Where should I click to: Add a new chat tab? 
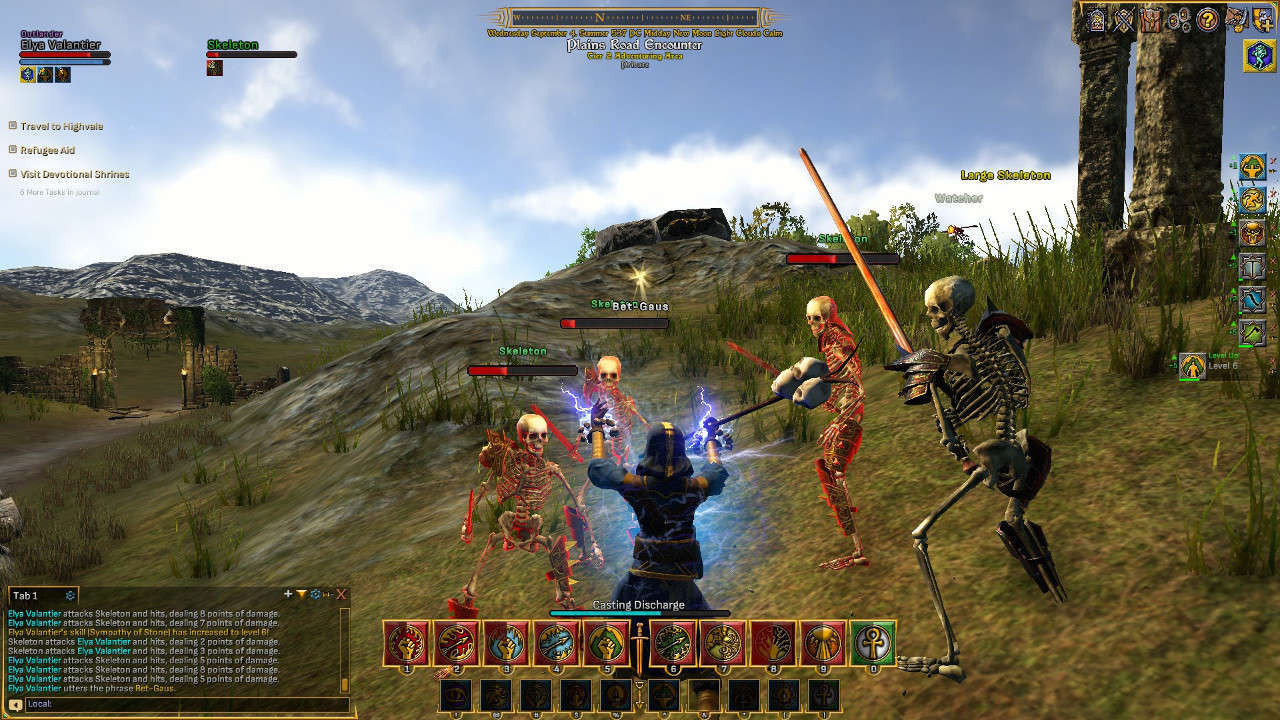pyautogui.click(x=288, y=594)
